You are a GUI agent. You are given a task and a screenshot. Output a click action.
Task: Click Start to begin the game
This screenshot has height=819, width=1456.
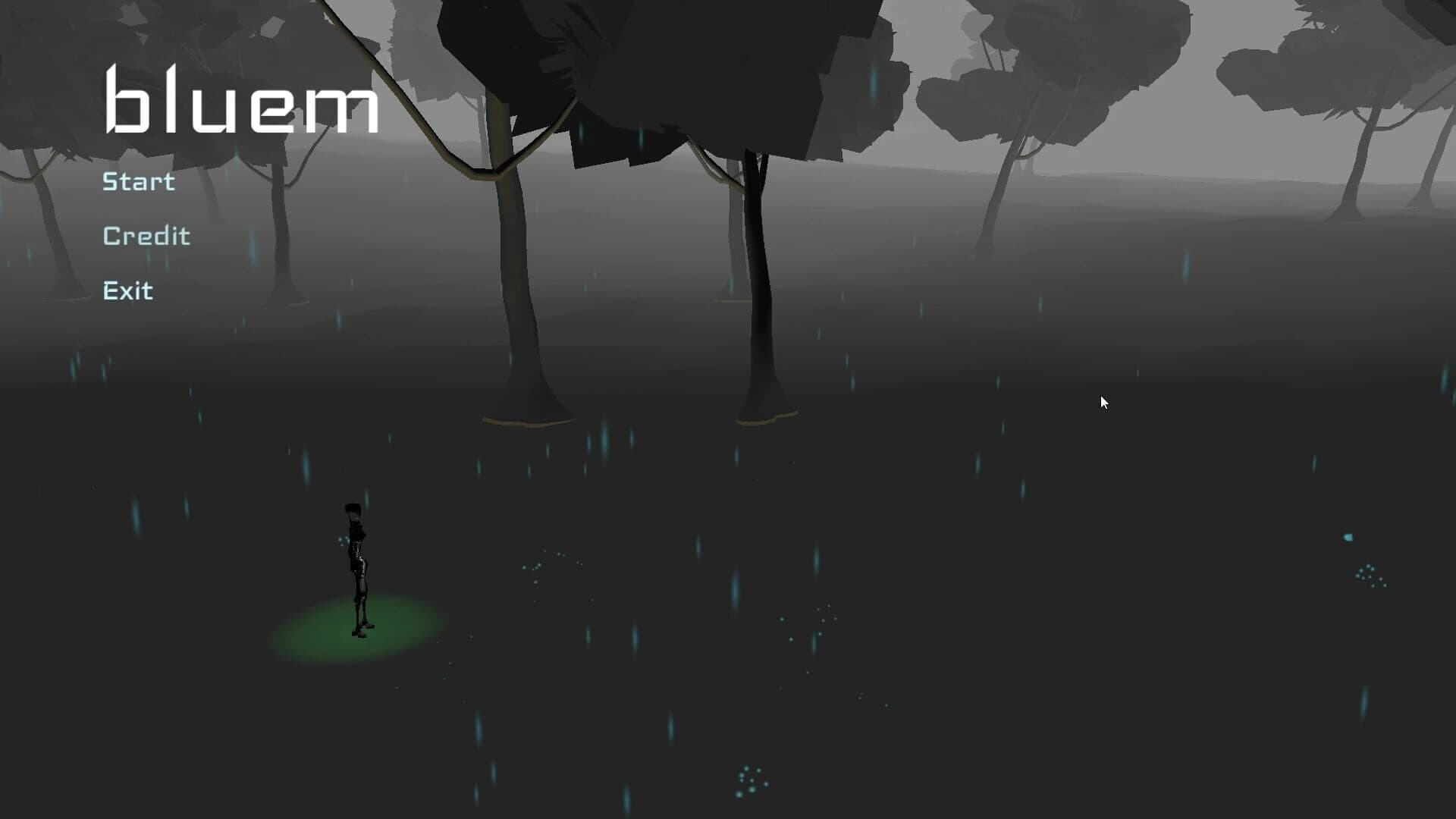tap(138, 180)
